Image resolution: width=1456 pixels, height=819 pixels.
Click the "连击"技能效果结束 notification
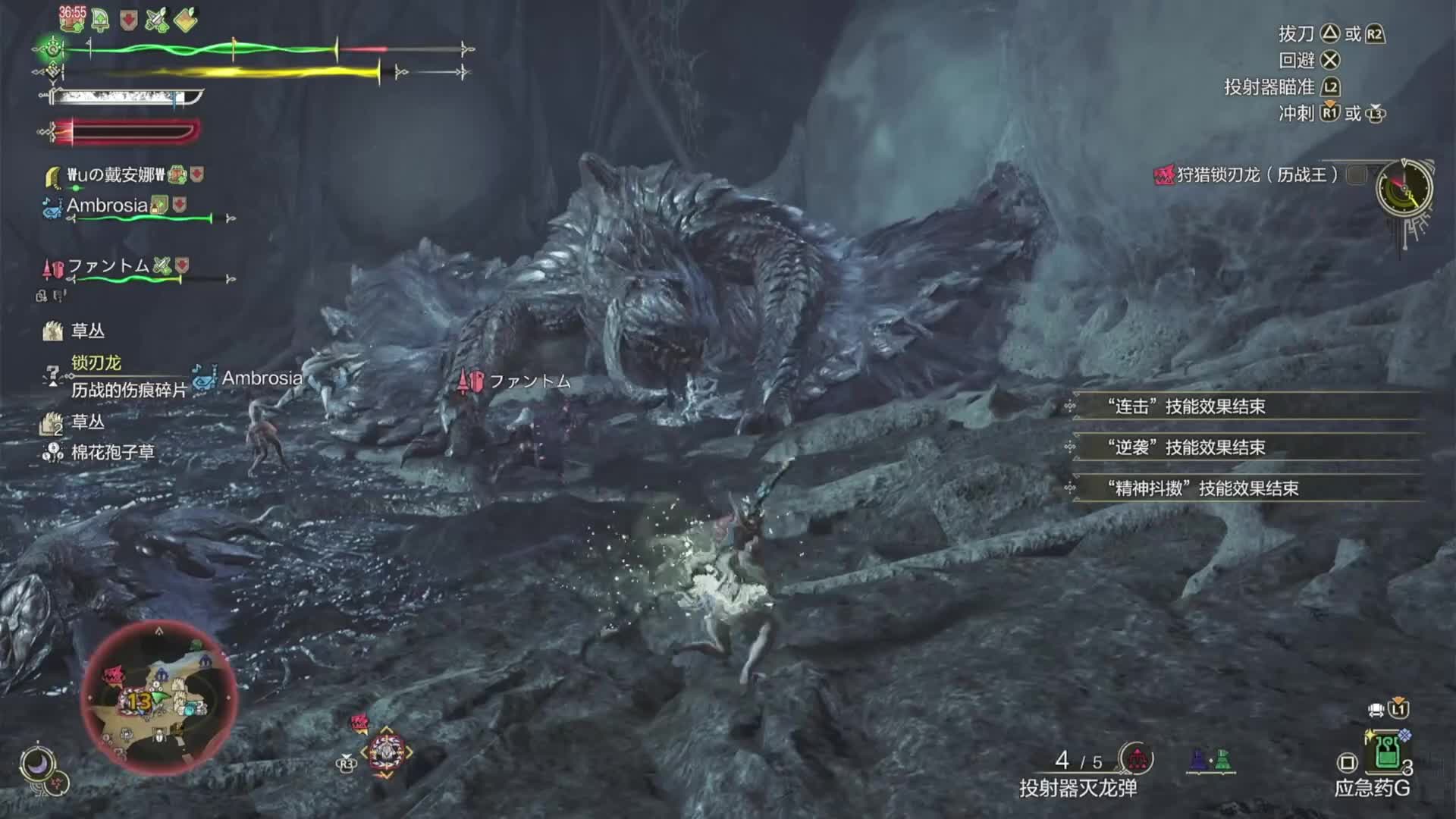[1186, 406]
